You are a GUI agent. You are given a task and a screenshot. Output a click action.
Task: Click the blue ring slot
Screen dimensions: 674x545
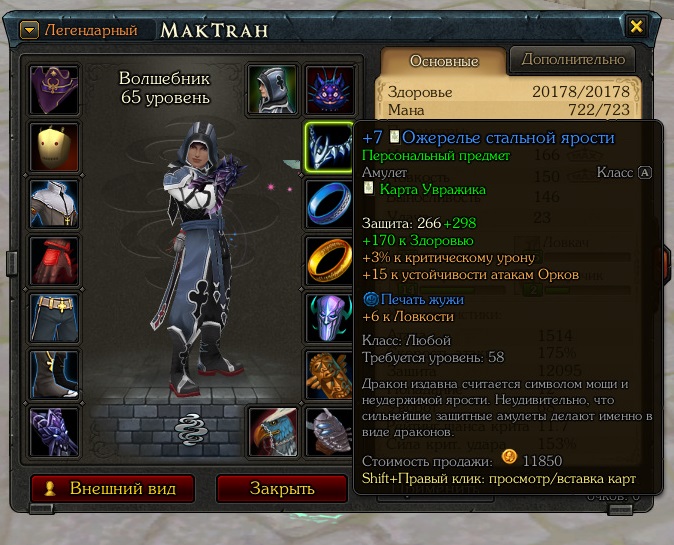click(328, 205)
